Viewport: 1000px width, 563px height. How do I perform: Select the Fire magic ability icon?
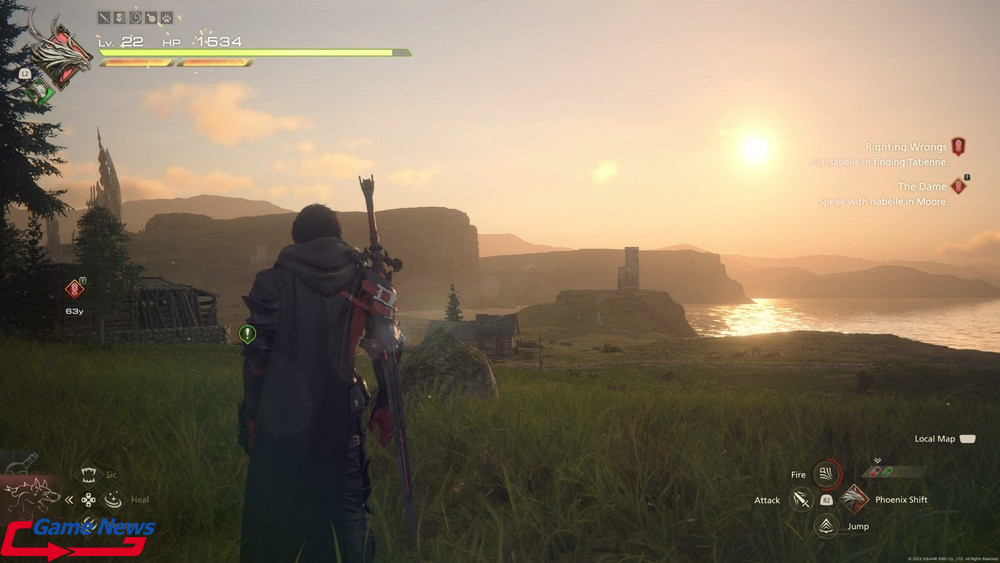click(826, 473)
